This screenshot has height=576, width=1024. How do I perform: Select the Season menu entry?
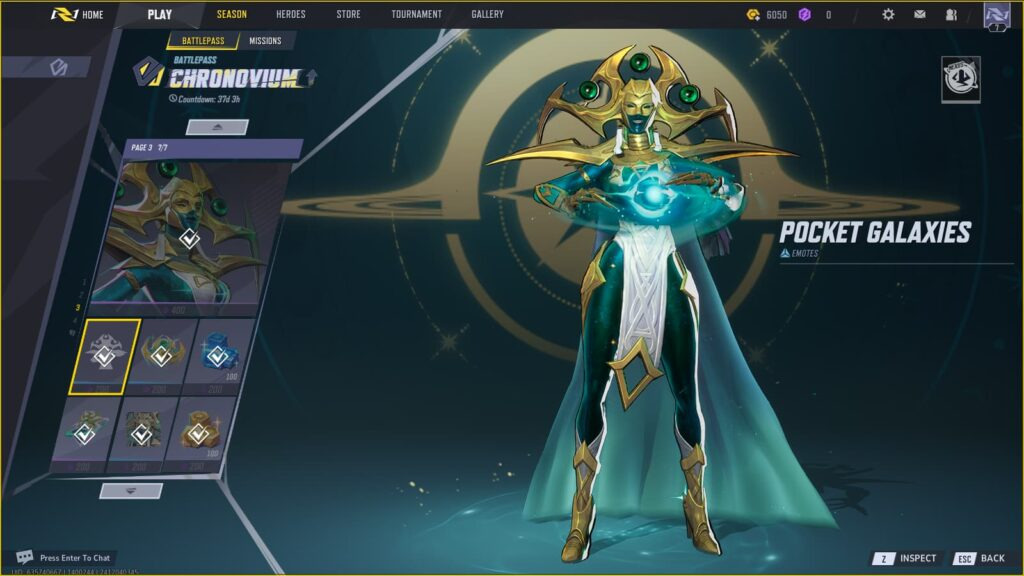click(x=231, y=15)
